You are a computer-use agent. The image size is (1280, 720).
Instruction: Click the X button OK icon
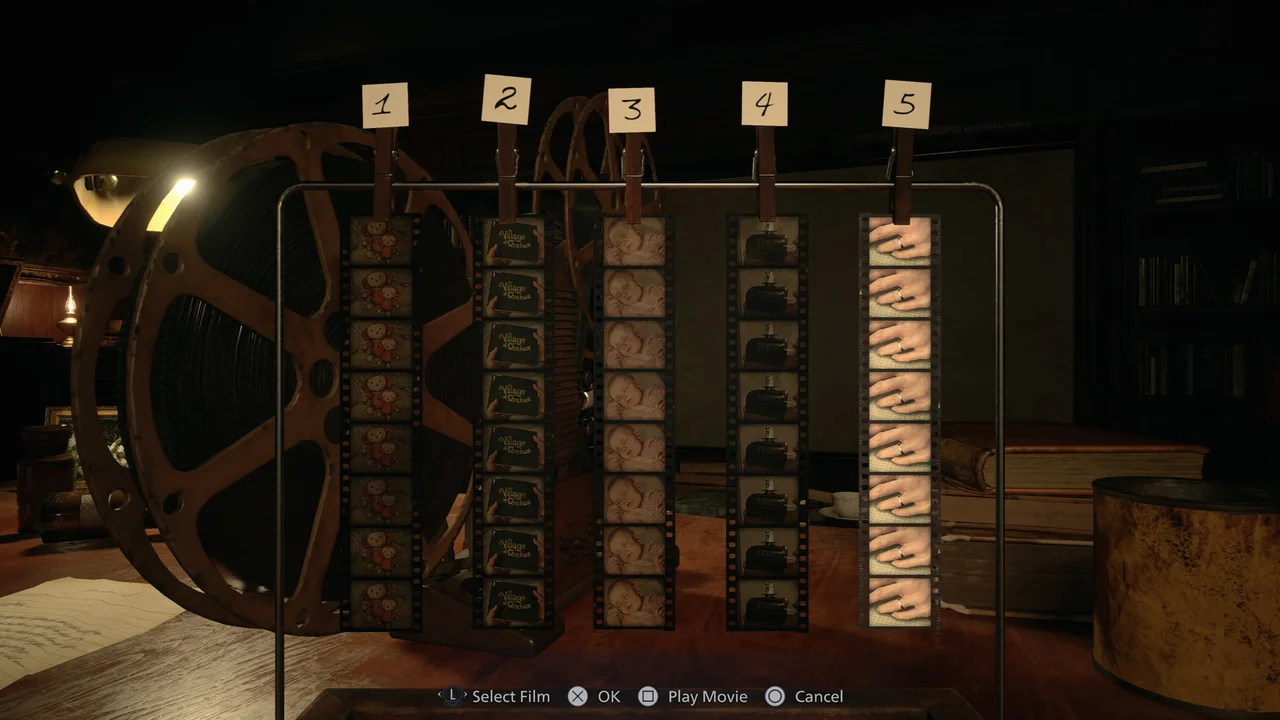pyautogui.click(x=576, y=696)
